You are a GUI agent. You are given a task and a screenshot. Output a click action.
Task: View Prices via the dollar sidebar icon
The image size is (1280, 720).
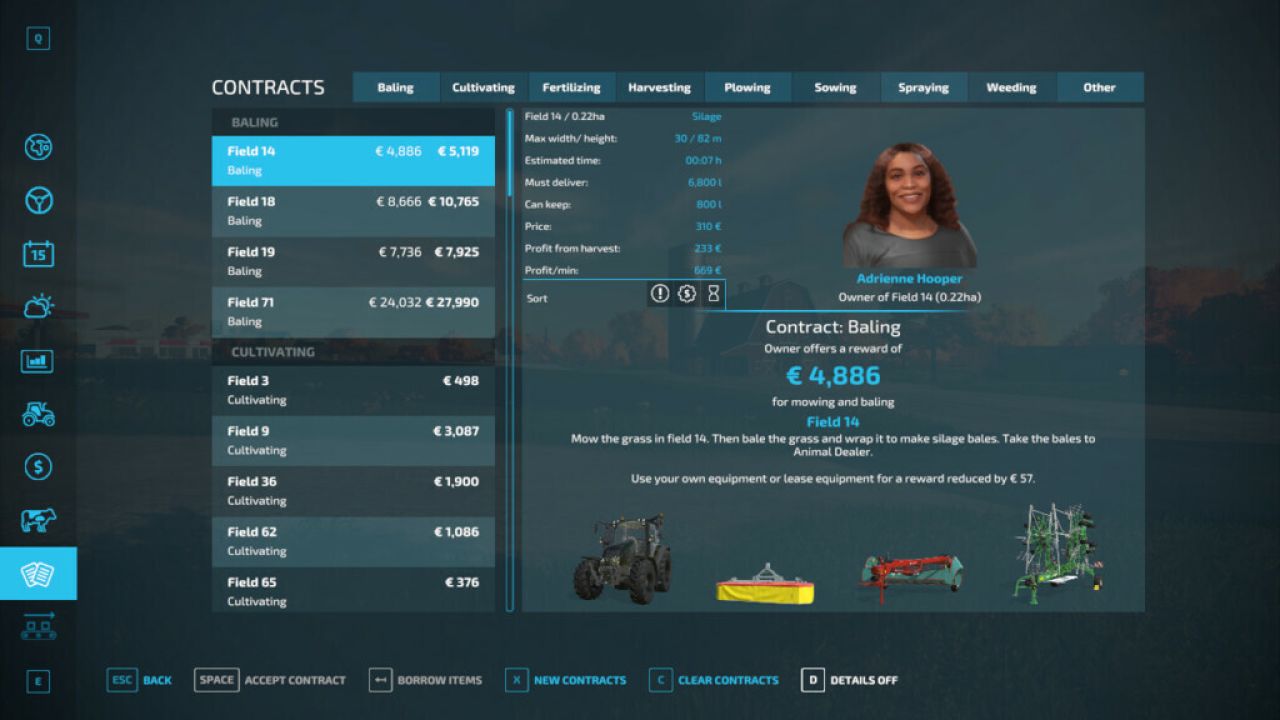point(37,467)
